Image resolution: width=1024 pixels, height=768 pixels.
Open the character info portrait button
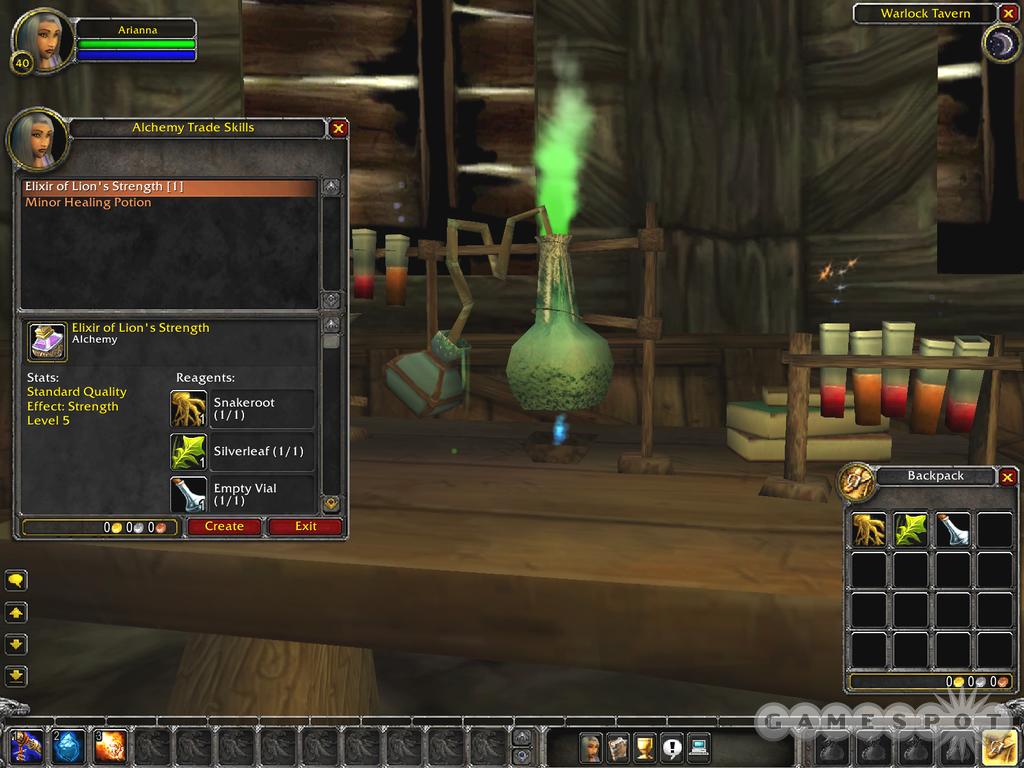(591, 747)
